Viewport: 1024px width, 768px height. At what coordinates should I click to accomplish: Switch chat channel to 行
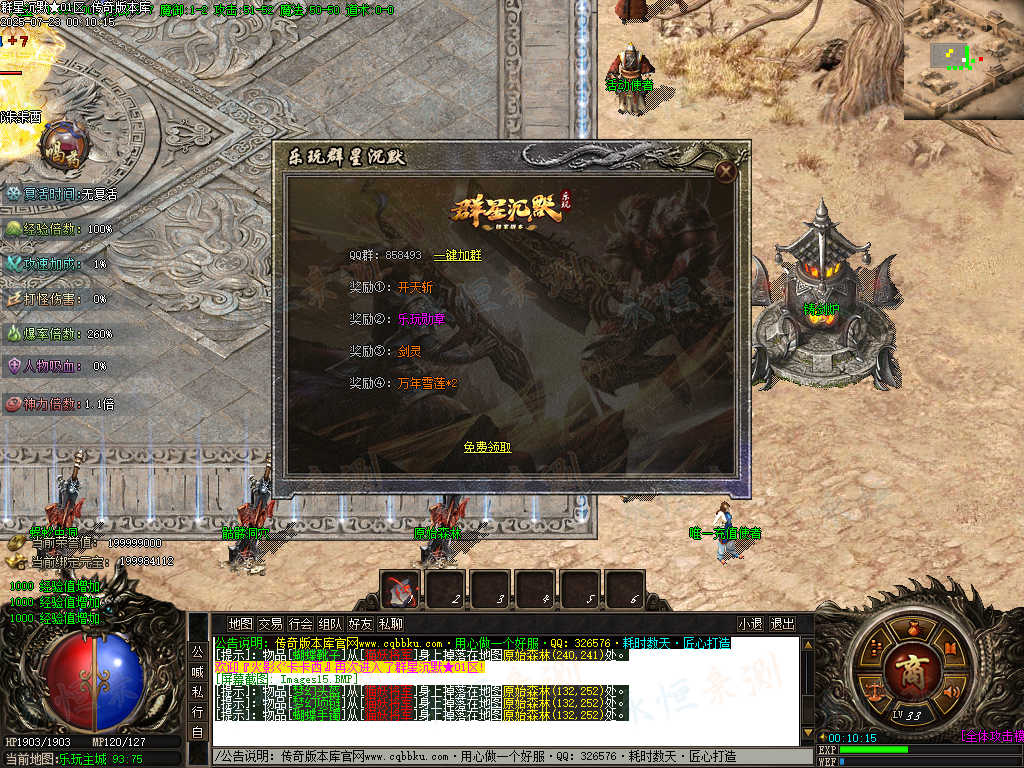point(197,711)
